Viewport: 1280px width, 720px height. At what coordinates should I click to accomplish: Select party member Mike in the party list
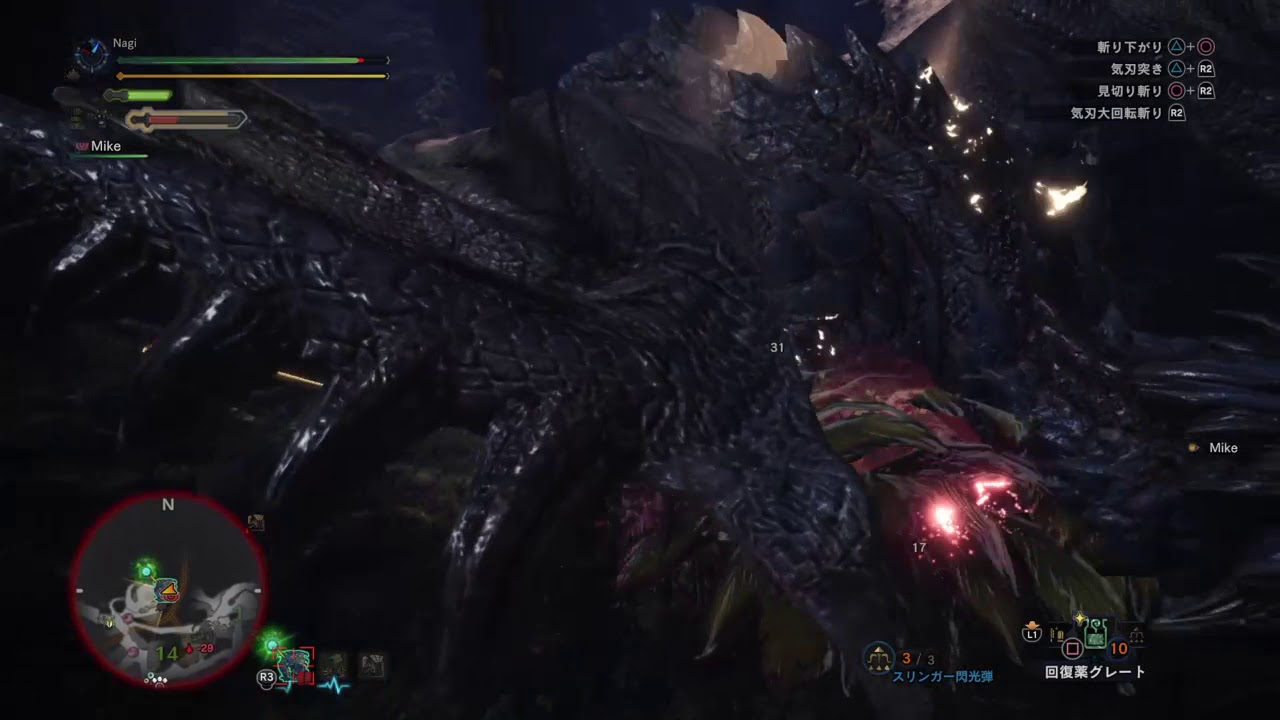[105, 146]
